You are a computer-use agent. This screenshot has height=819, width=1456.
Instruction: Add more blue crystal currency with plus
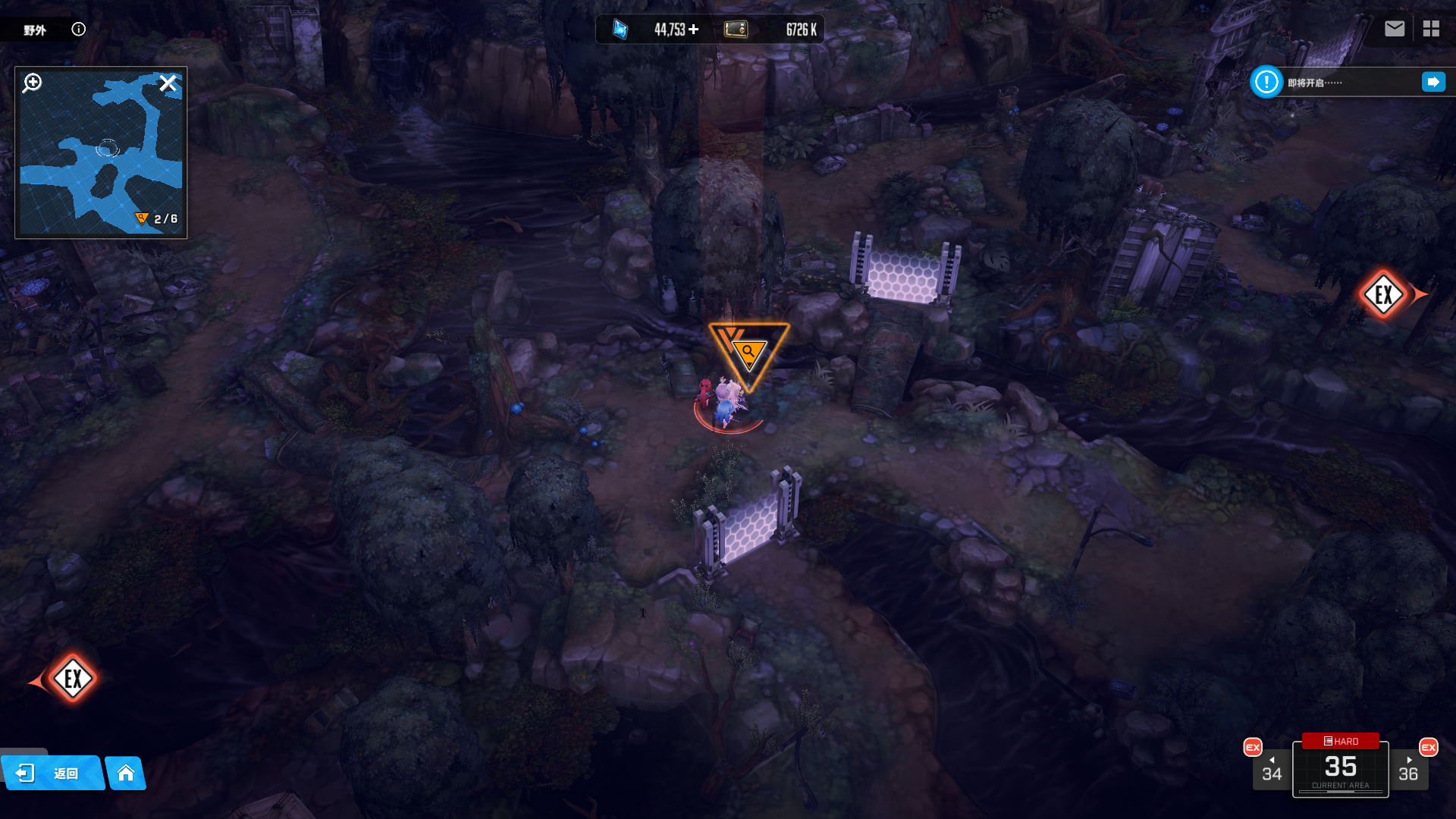pyautogui.click(x=694, y=29)
